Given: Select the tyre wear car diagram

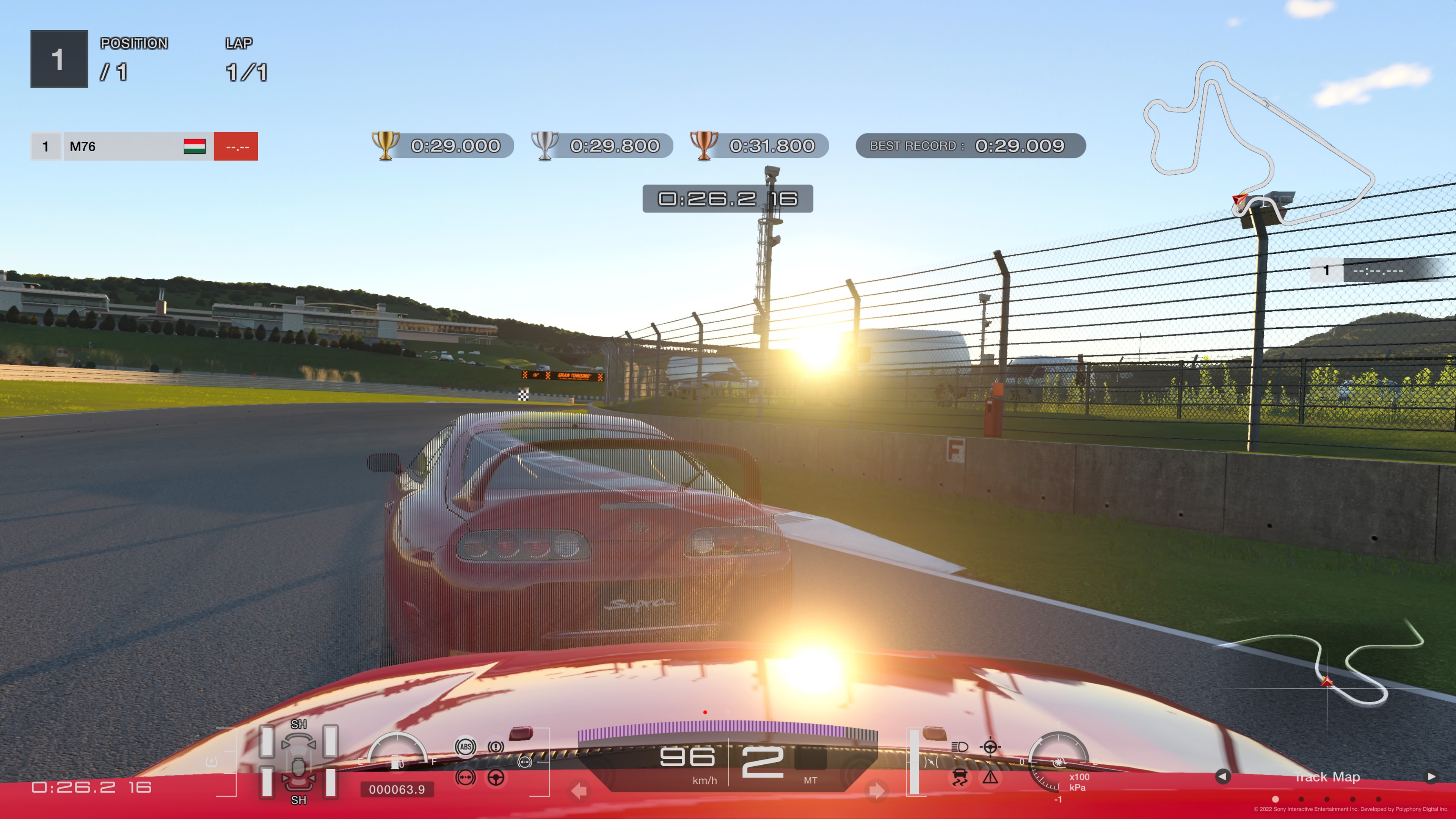Looking at the screenshot, I should pyautogui.click(x=298, y=761).
